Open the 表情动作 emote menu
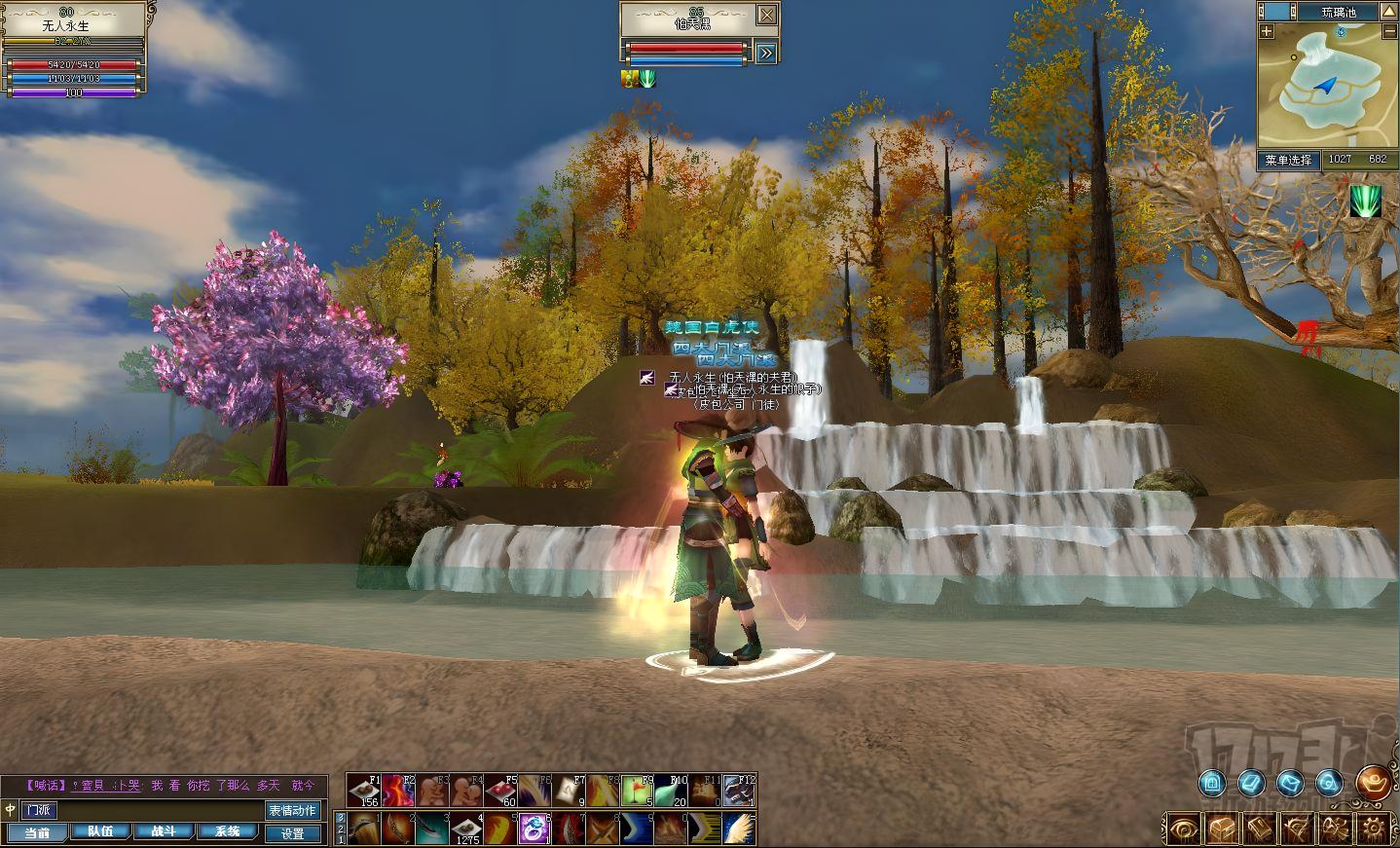 (x=292, y=810)
